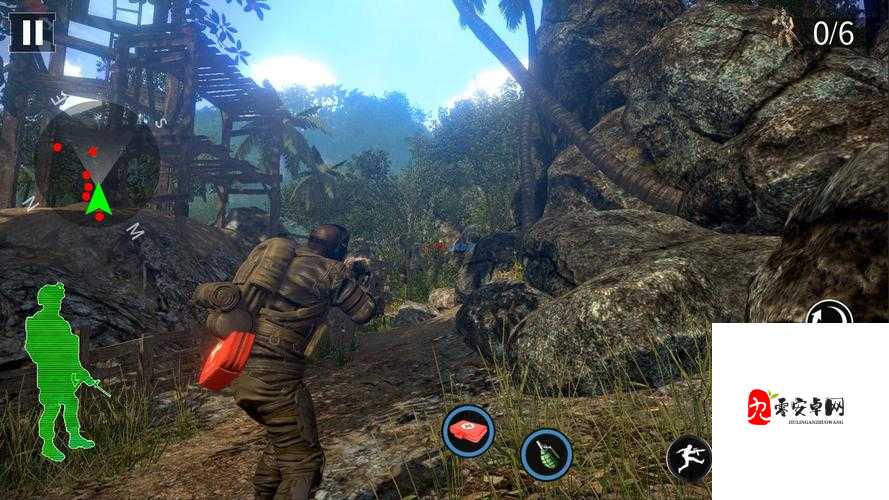Pause the game
Image resolution: width=889 pixels, height=500 pixels.
32,32
